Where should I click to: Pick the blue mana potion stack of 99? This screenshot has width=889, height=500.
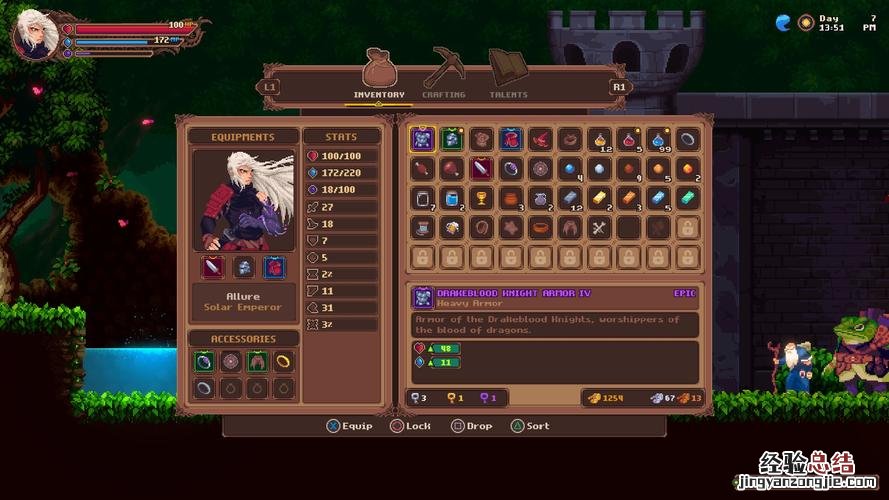tap(657, 139)
